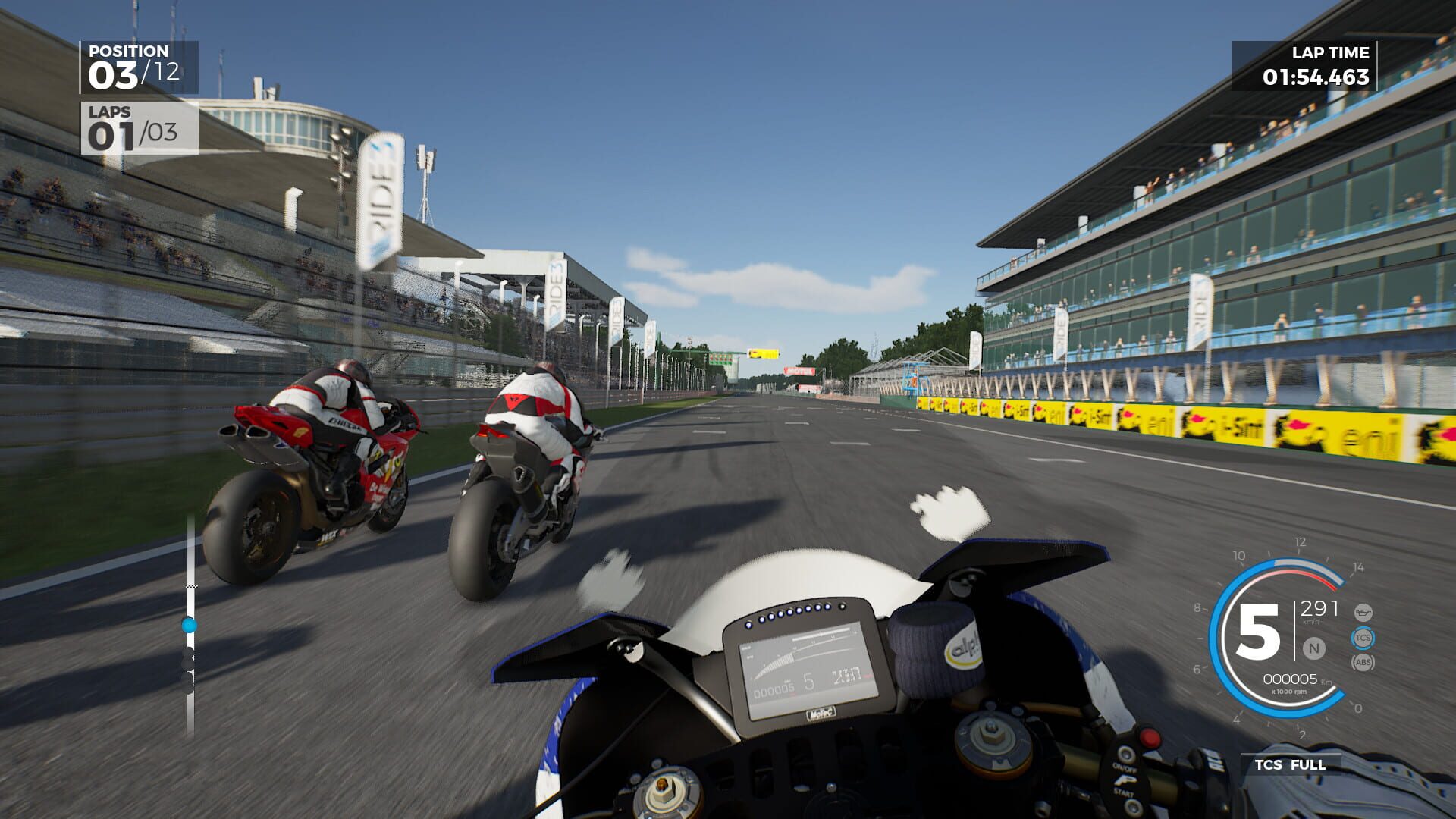Click the neutral gear "N" indicator
This screenshot has width=1456, height=819.
(1313, 648)
